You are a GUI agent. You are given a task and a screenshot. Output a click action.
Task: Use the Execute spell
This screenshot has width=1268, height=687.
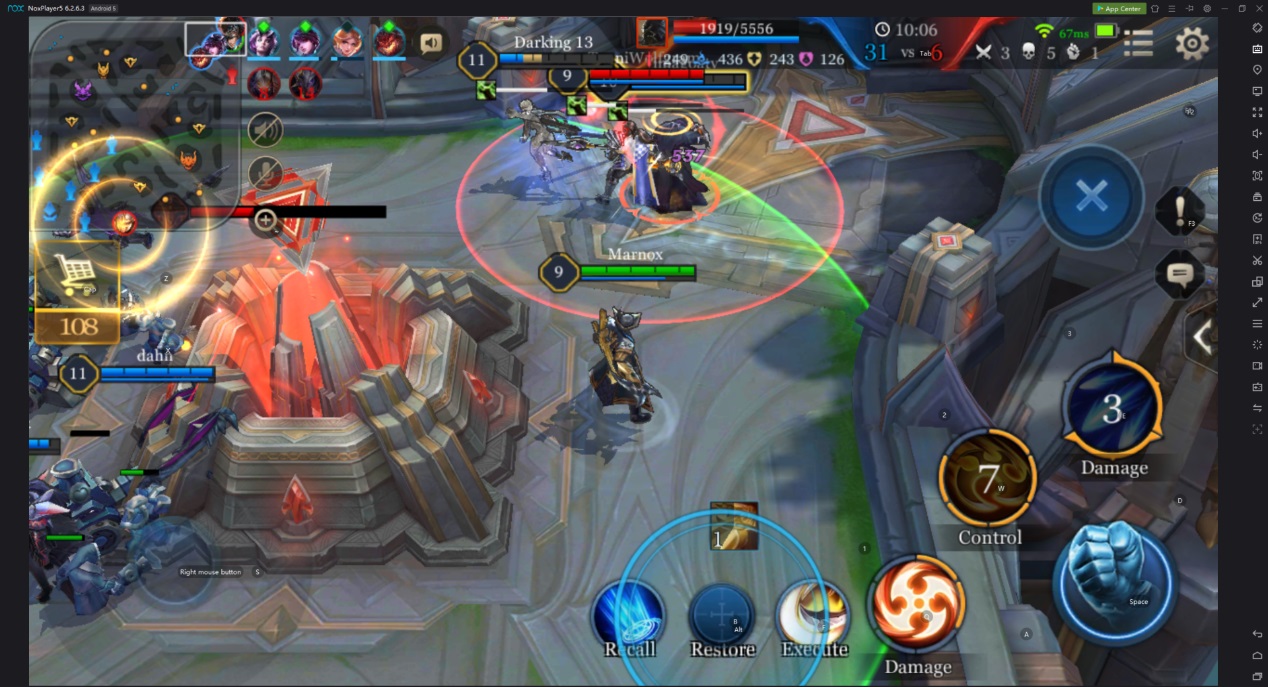812,612
